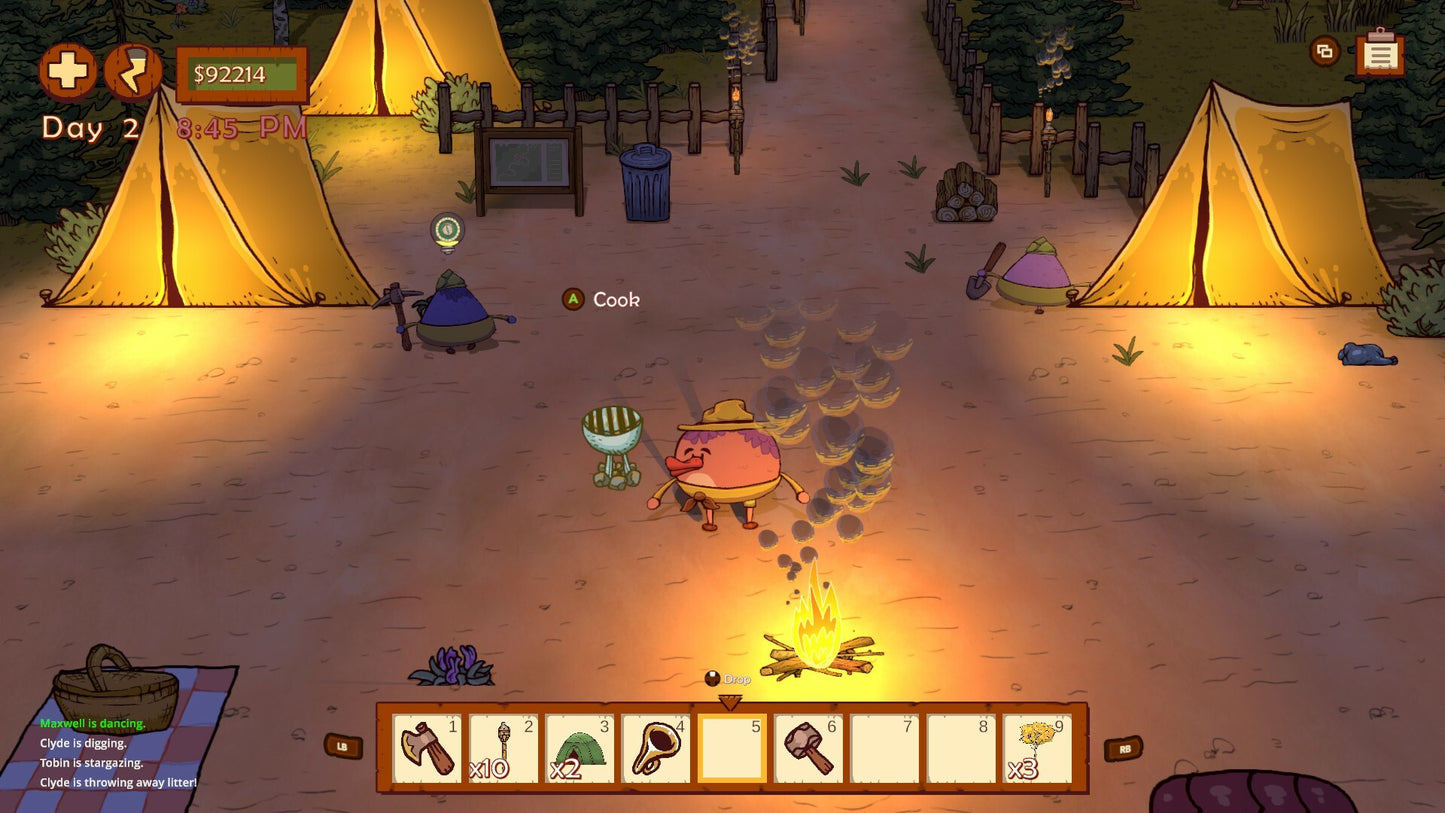
Task: Pick the green tent item slot
Action: [579, 748]
